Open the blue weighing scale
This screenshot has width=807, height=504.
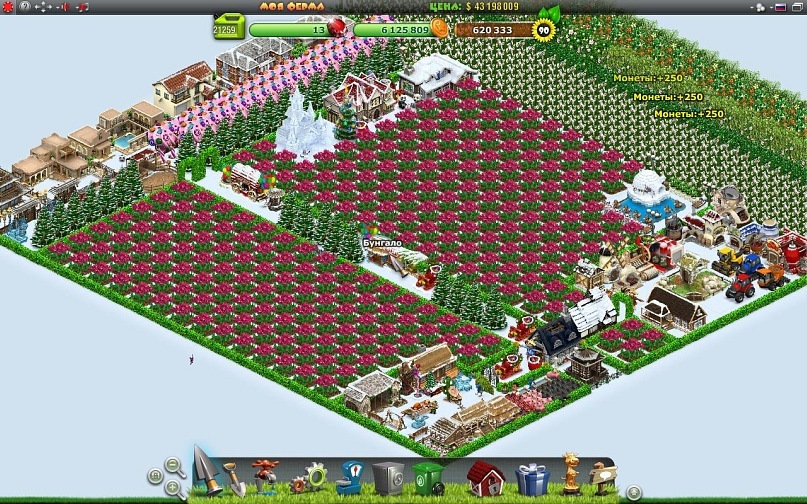[349, 476]
